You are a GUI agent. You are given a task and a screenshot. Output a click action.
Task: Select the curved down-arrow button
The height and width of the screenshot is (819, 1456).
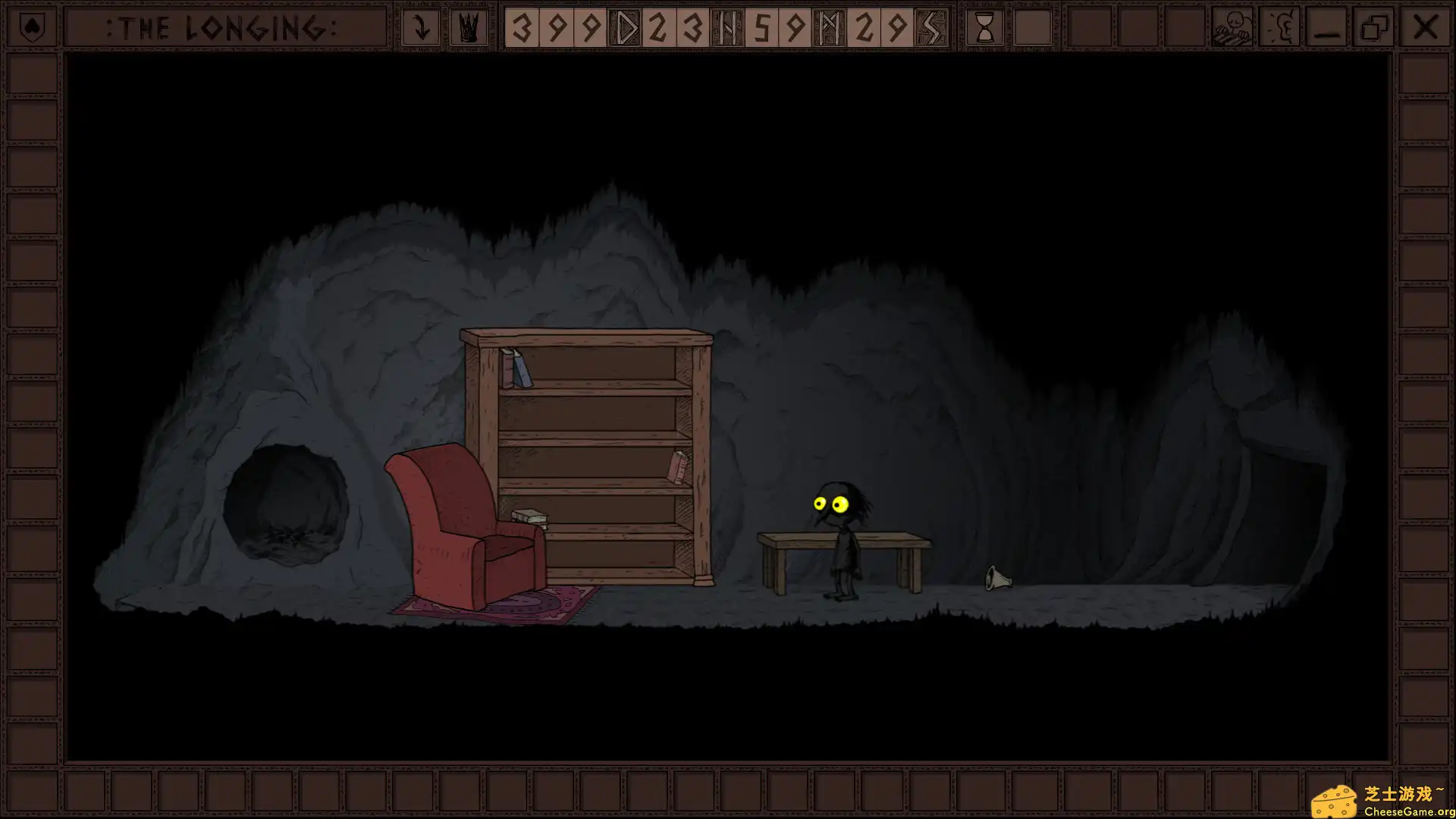coord(420,28)
